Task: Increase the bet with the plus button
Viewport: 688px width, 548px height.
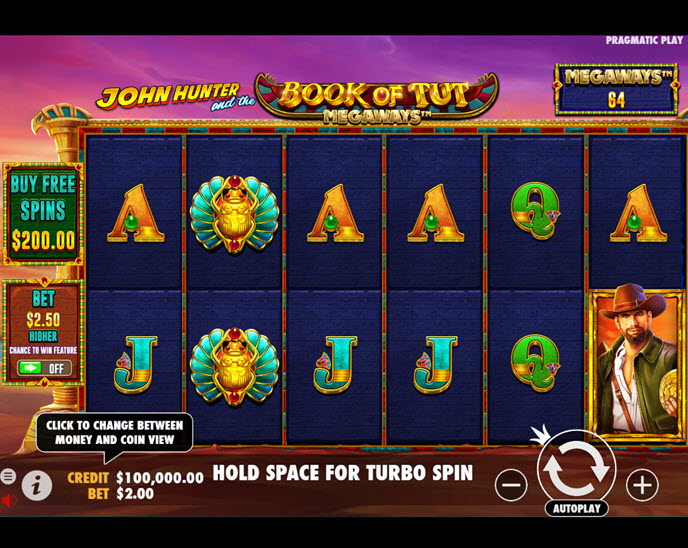Action: tap(642, 485)
